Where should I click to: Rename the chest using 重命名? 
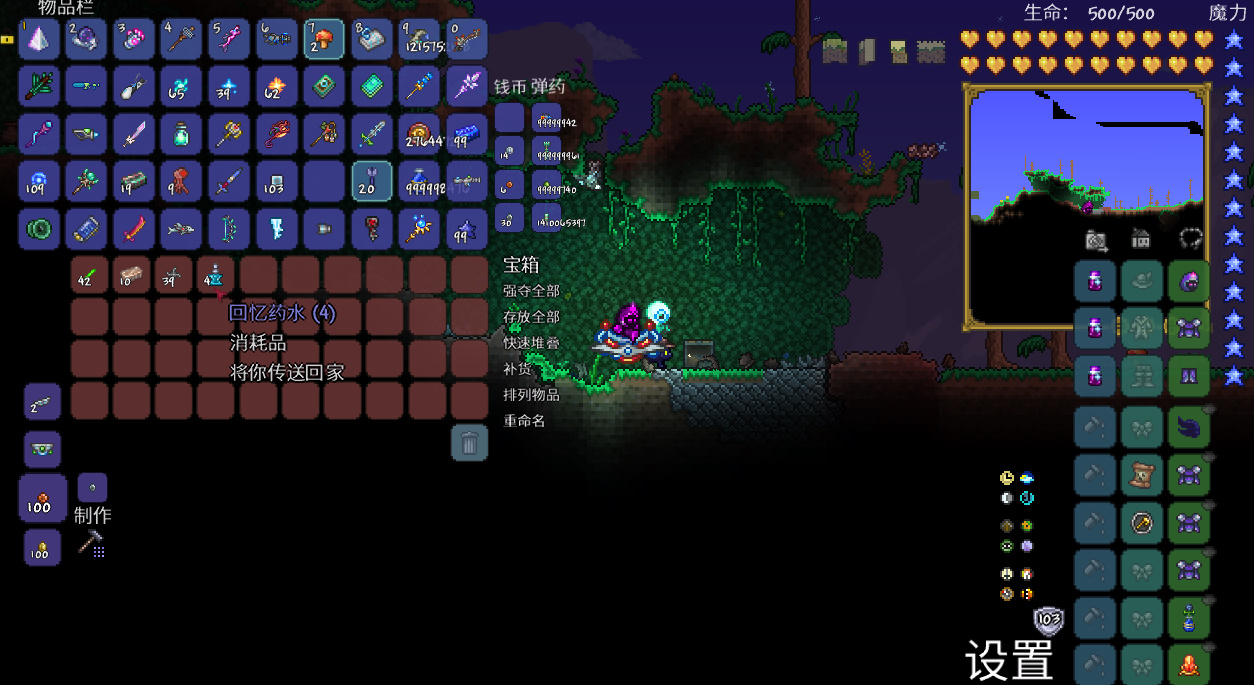524,421
